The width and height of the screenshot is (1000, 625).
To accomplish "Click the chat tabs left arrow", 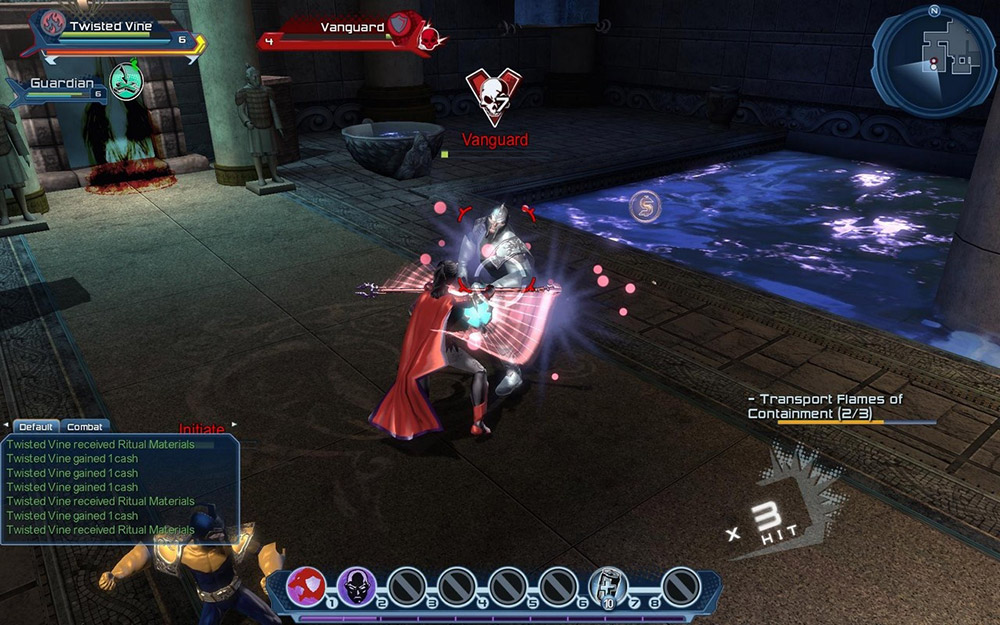I will point(6,426).
